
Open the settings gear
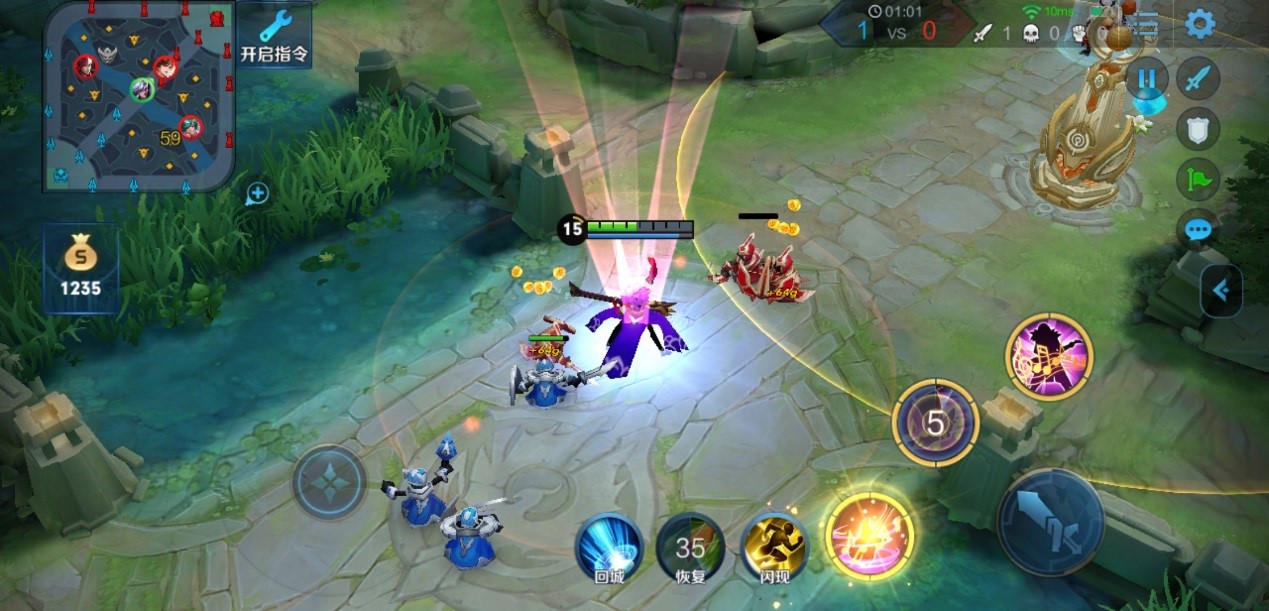pos(1199,24)
